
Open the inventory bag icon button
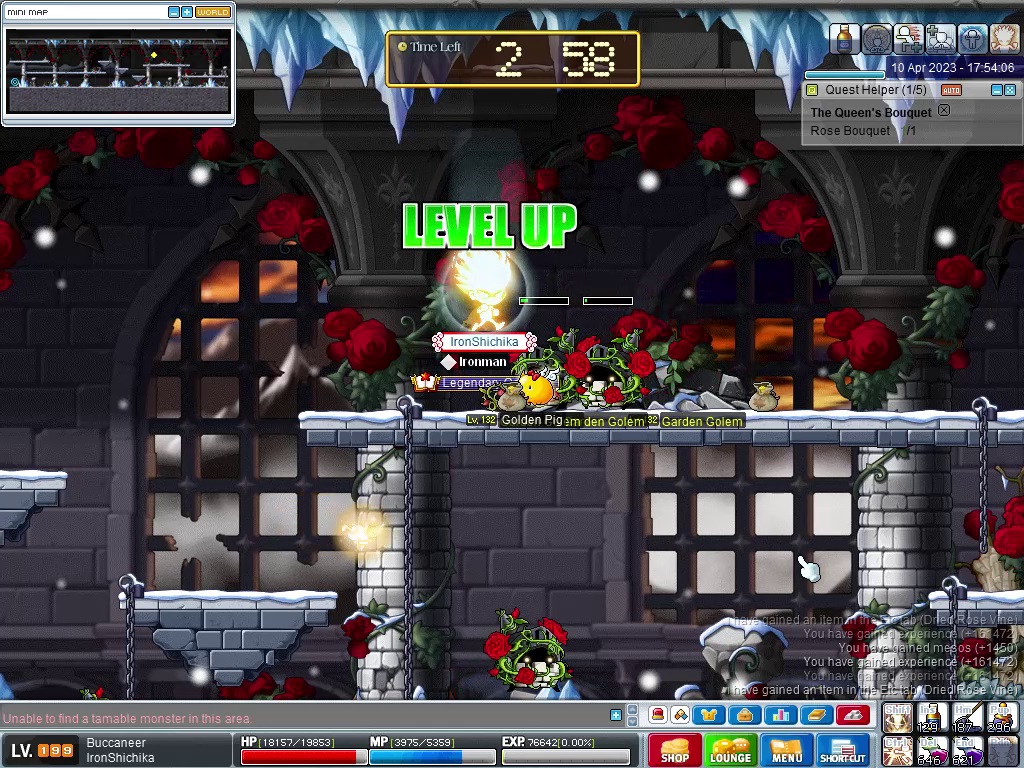pyautogui.click(x=744, y=715)
